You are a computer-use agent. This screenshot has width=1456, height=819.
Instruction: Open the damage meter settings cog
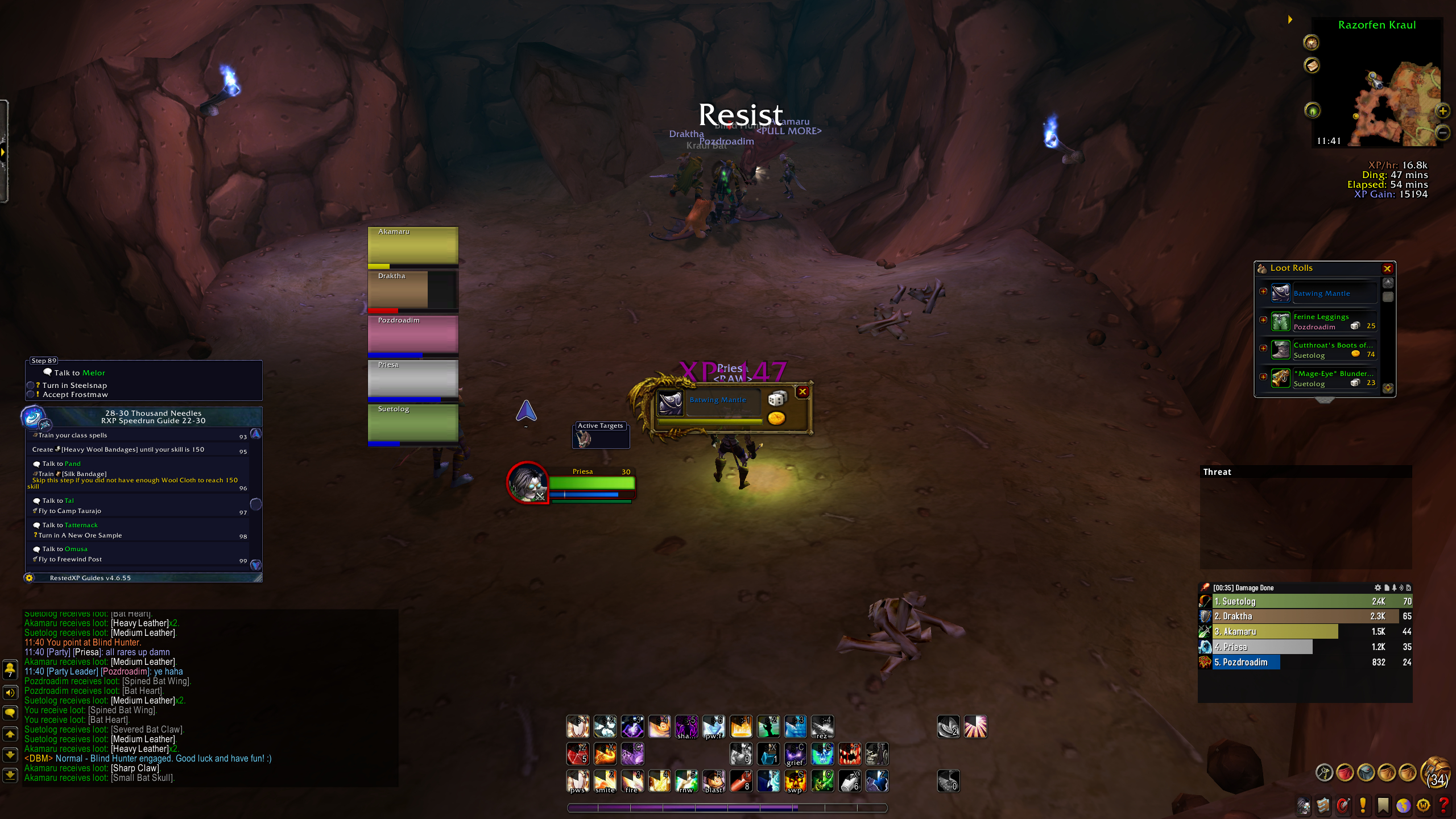[1378, 588]
